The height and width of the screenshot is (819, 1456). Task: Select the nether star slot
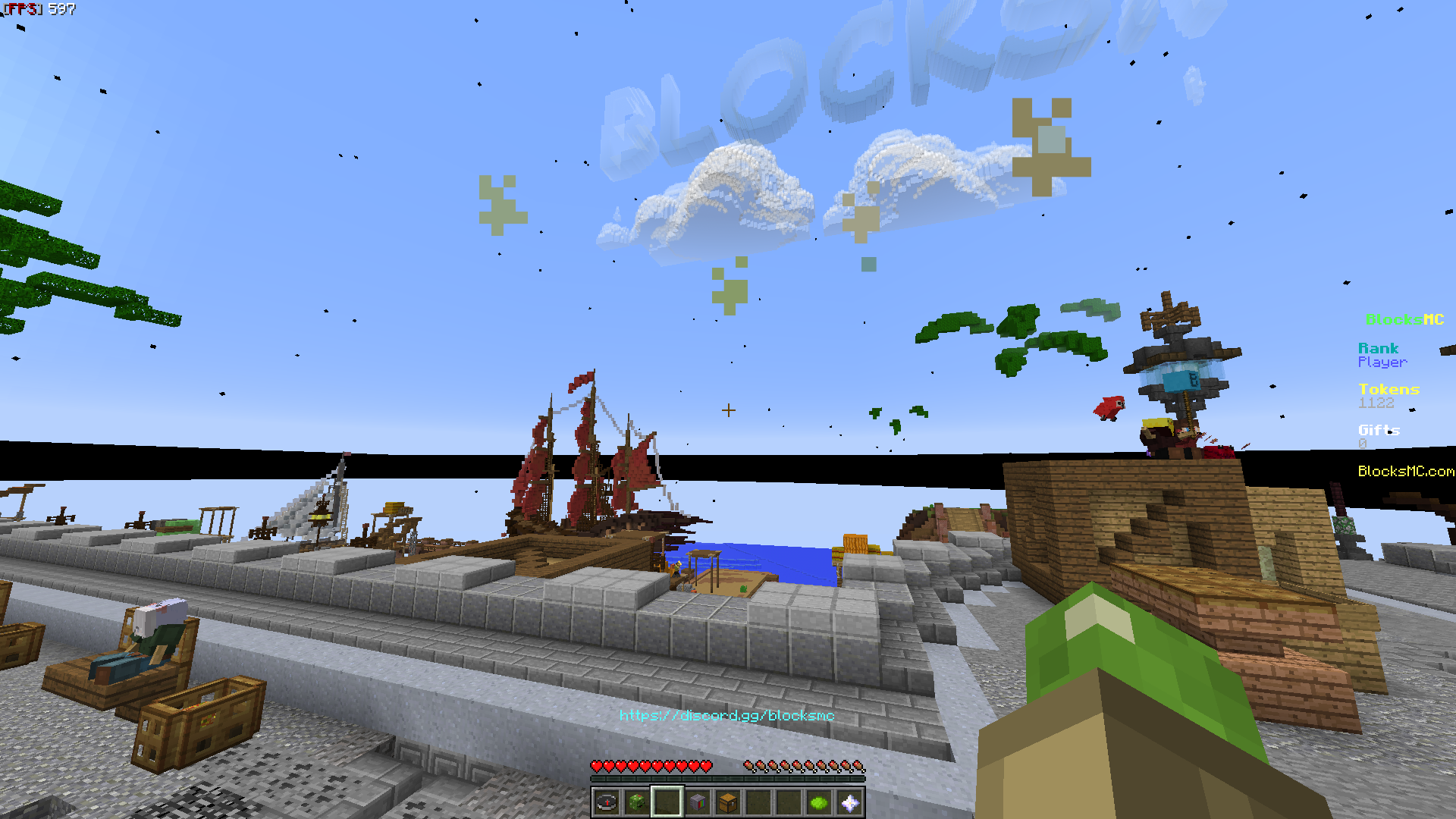point(849,802)
